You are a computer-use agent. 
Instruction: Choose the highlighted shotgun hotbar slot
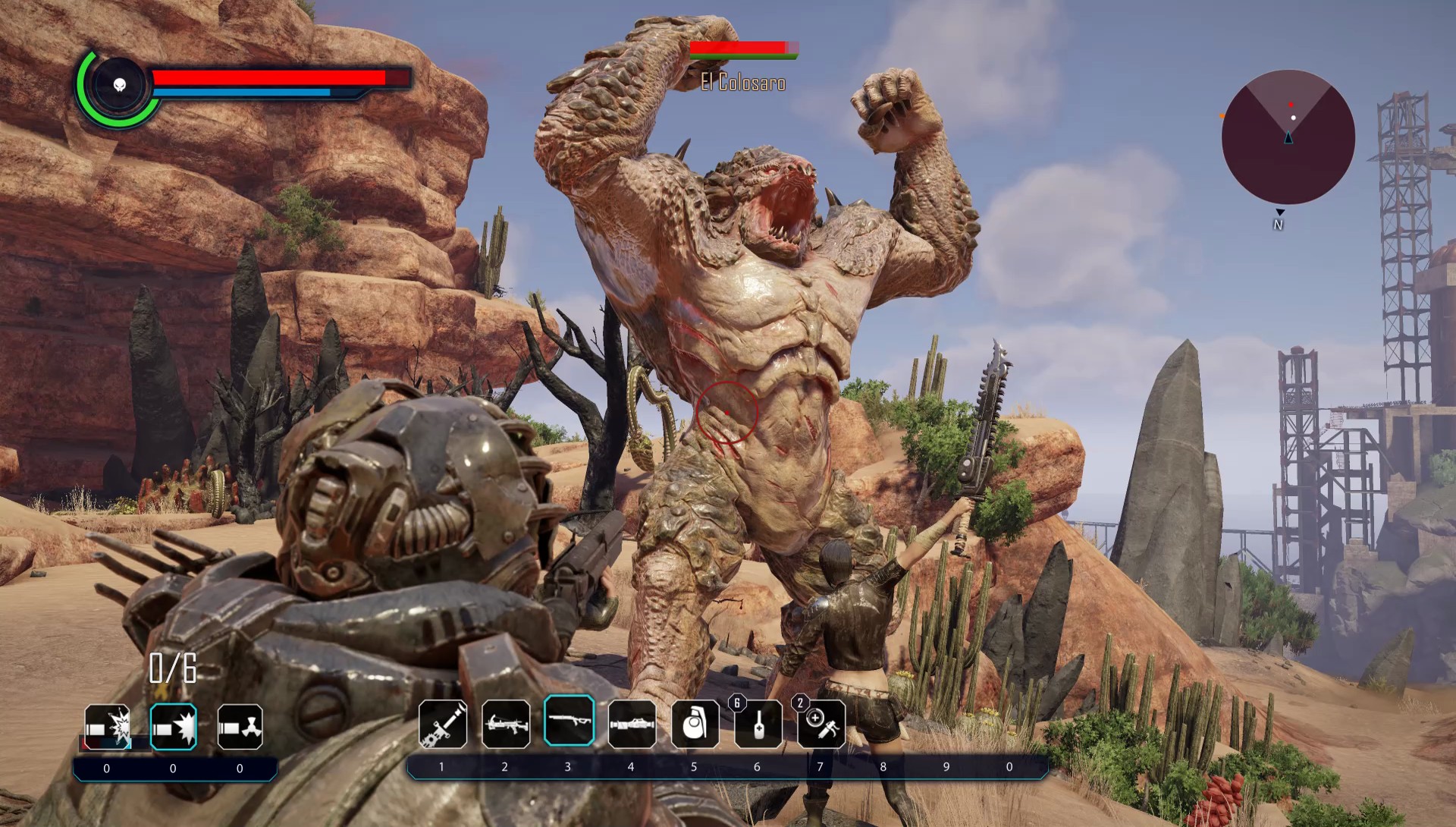coord(569,721)
